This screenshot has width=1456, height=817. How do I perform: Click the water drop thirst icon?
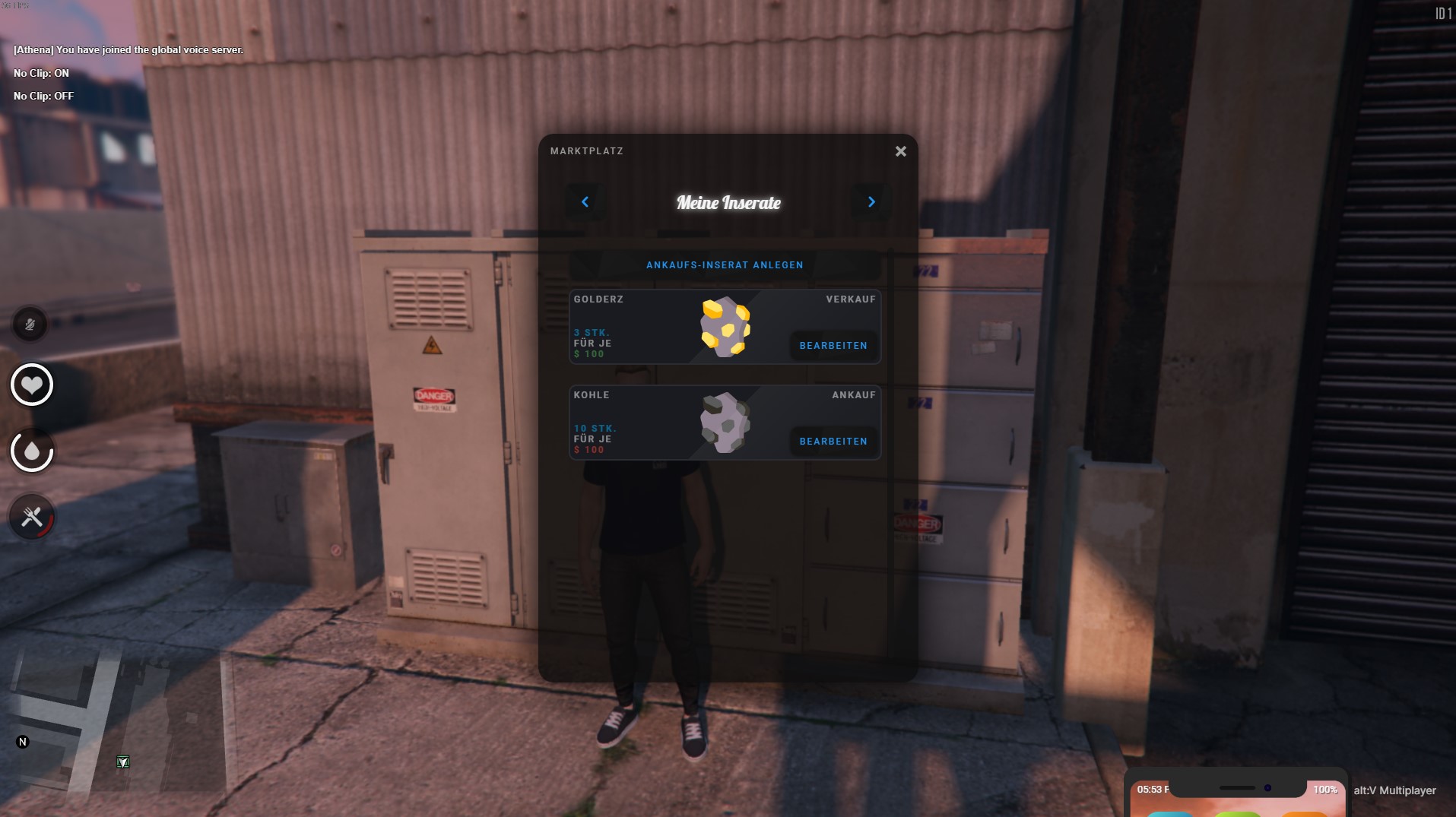[x=31, y=451]
